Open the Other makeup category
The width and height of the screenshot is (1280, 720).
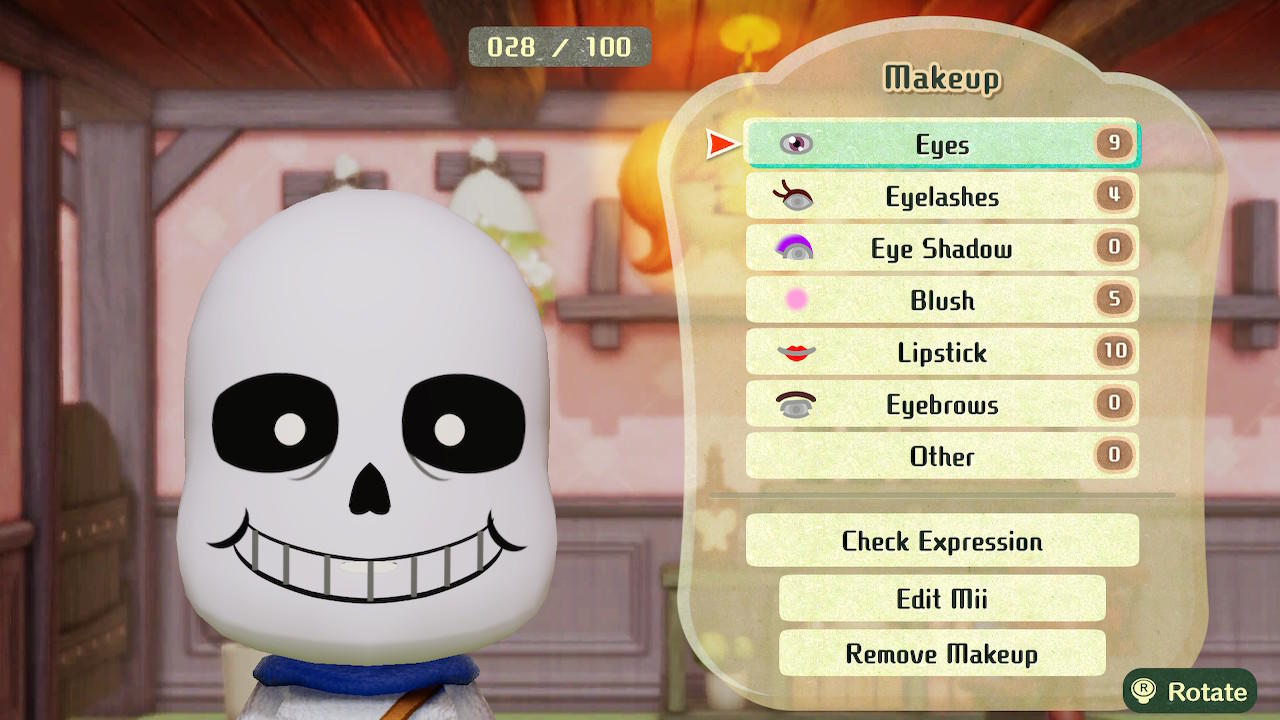940,456
